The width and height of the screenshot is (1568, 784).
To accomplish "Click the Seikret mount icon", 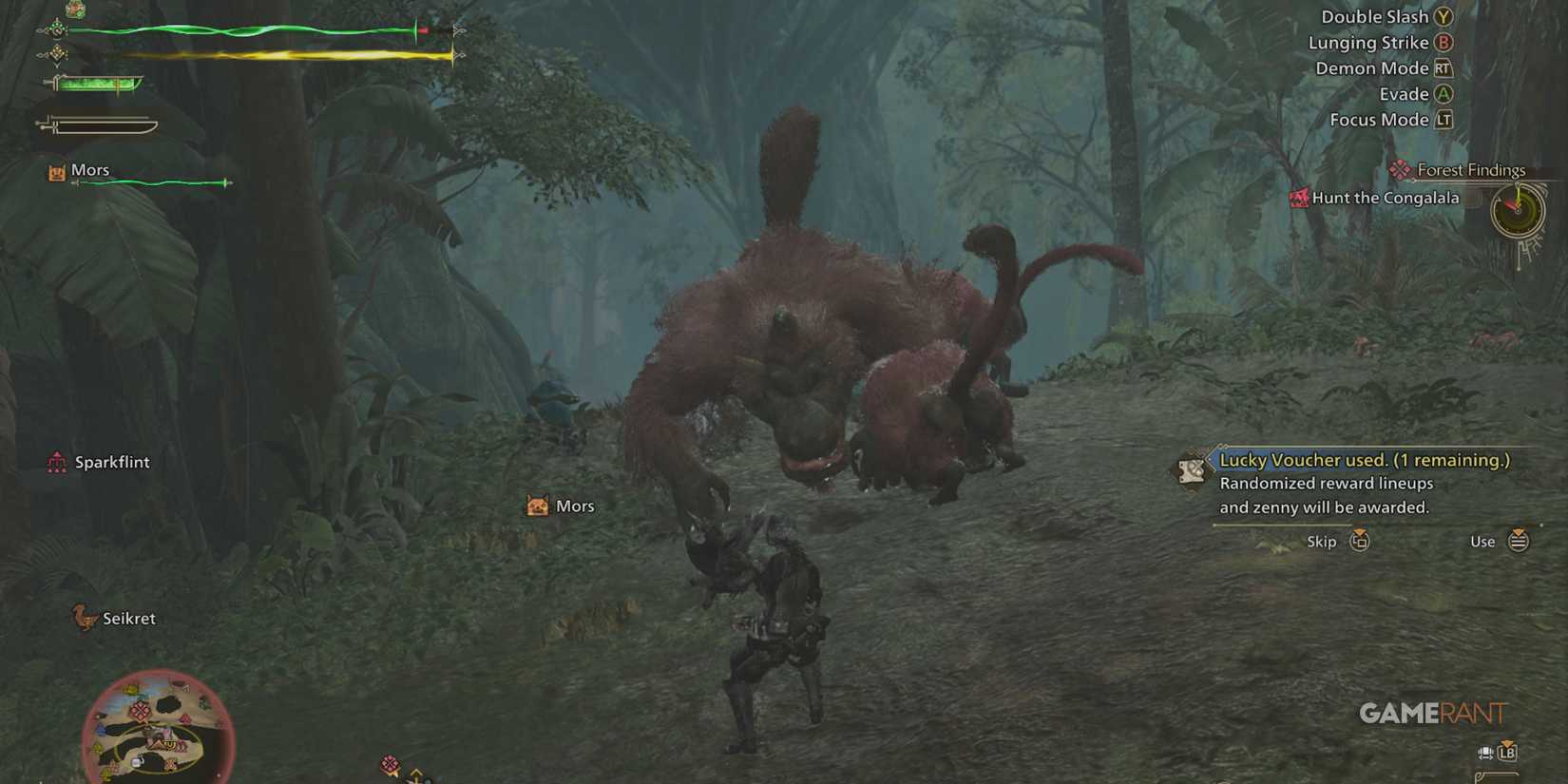I will tap(84, 616).
